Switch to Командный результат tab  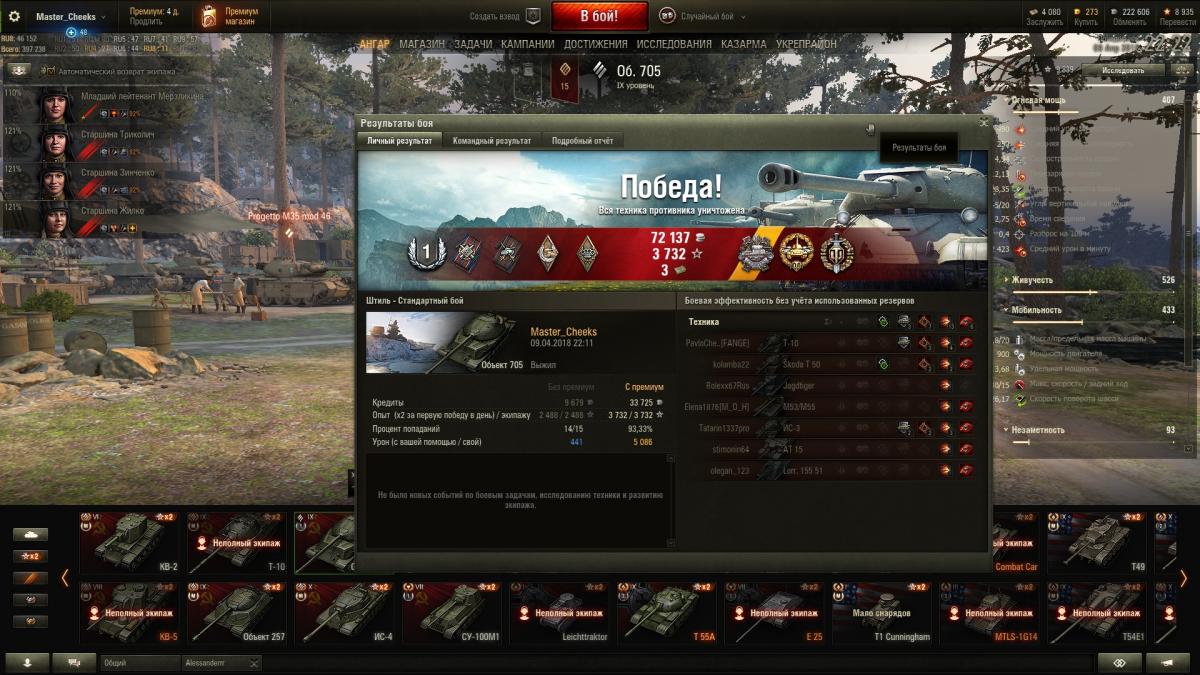coord(491,141)
